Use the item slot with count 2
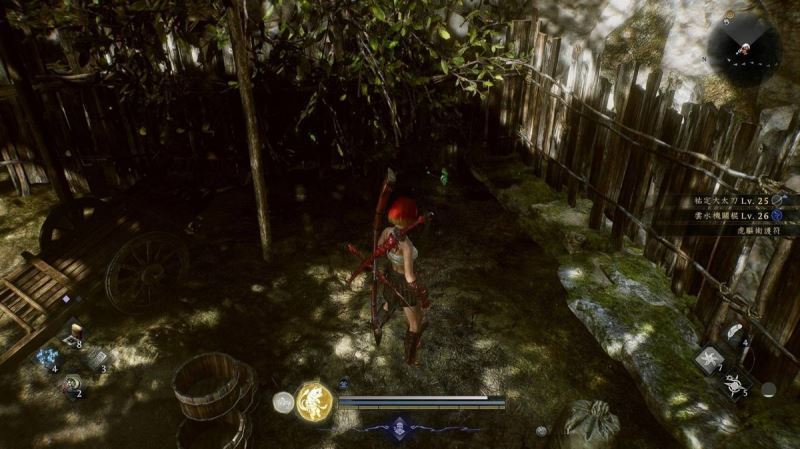Screen dimensions: 800x449 coord(70,383)
